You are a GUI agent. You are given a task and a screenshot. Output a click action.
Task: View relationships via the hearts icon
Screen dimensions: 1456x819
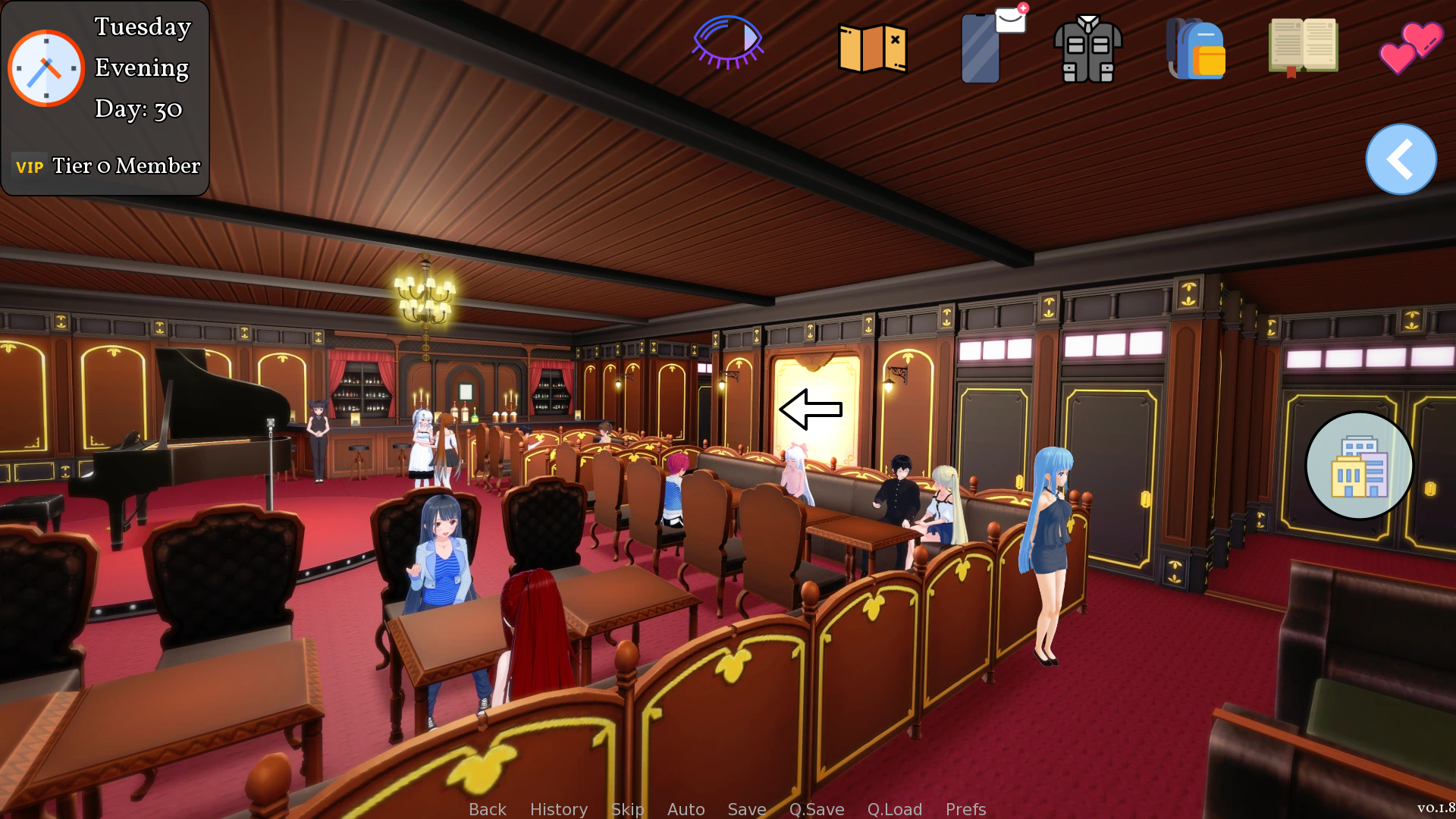(1410, 47)
